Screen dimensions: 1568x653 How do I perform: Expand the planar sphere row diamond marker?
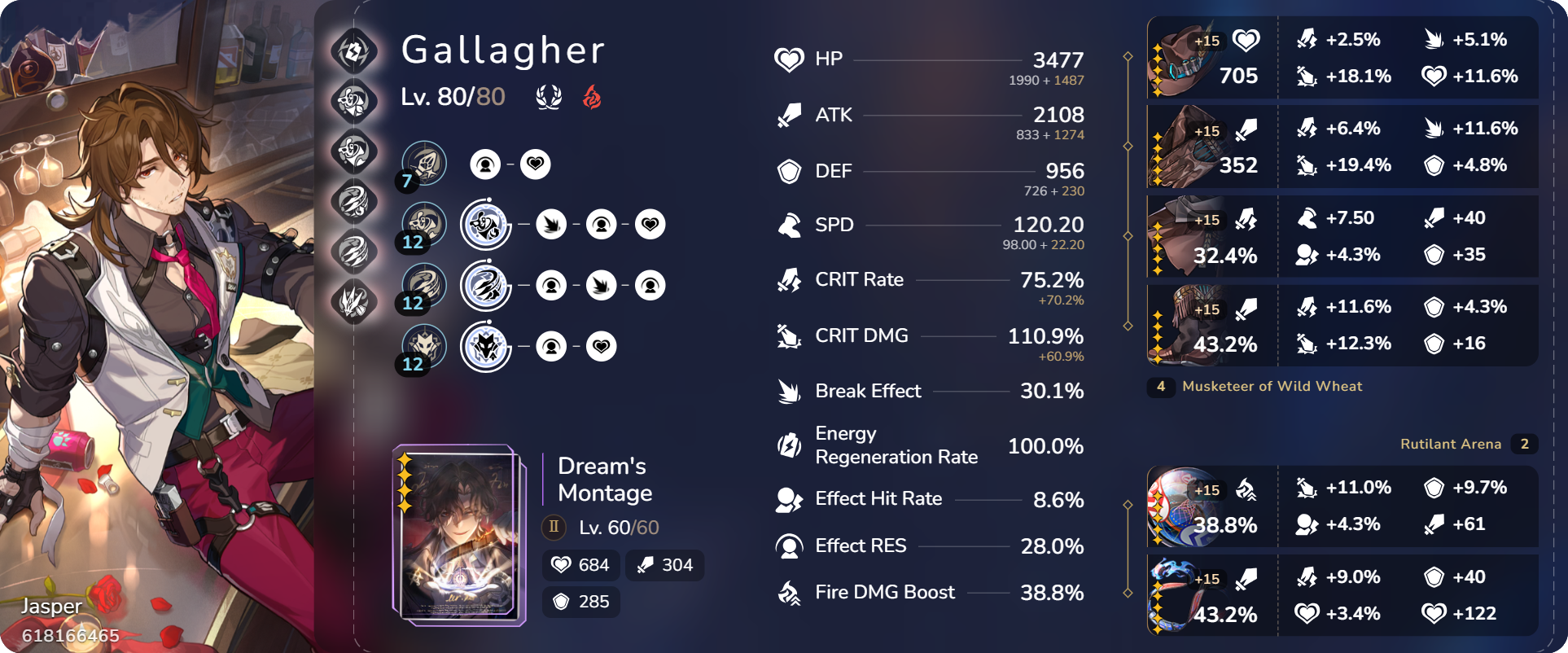1128,506
